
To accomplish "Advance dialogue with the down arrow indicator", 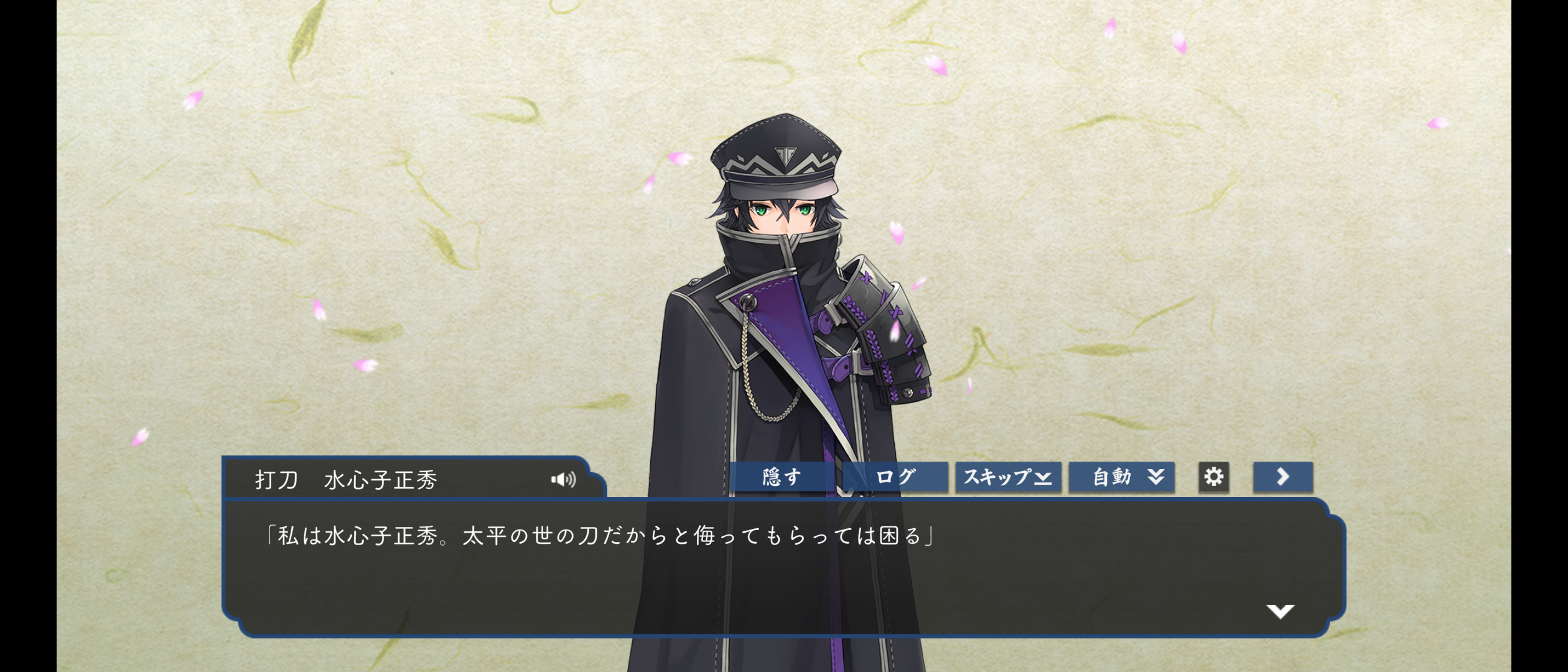I will 1280,611.
